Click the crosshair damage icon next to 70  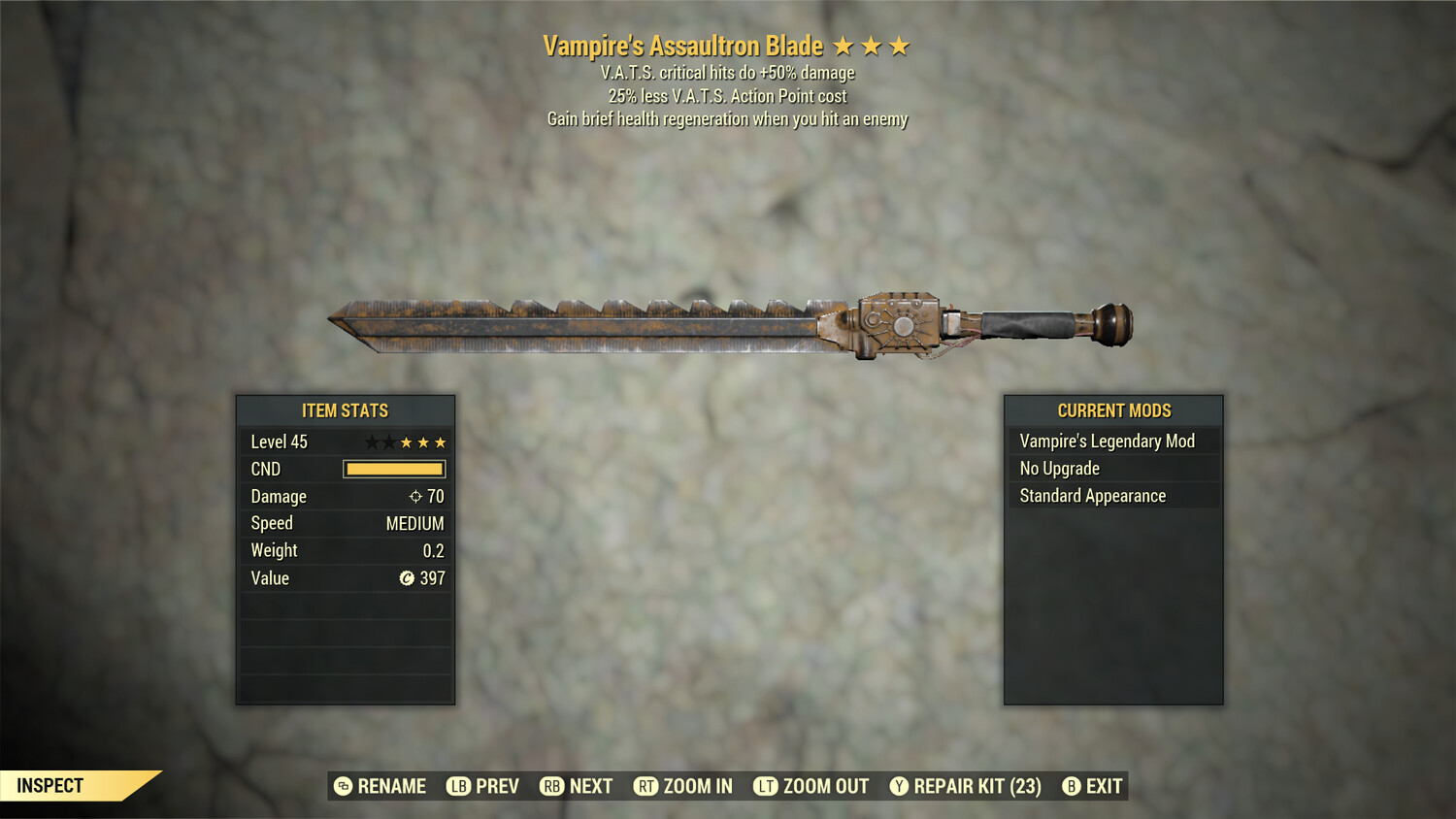[417, 496]
